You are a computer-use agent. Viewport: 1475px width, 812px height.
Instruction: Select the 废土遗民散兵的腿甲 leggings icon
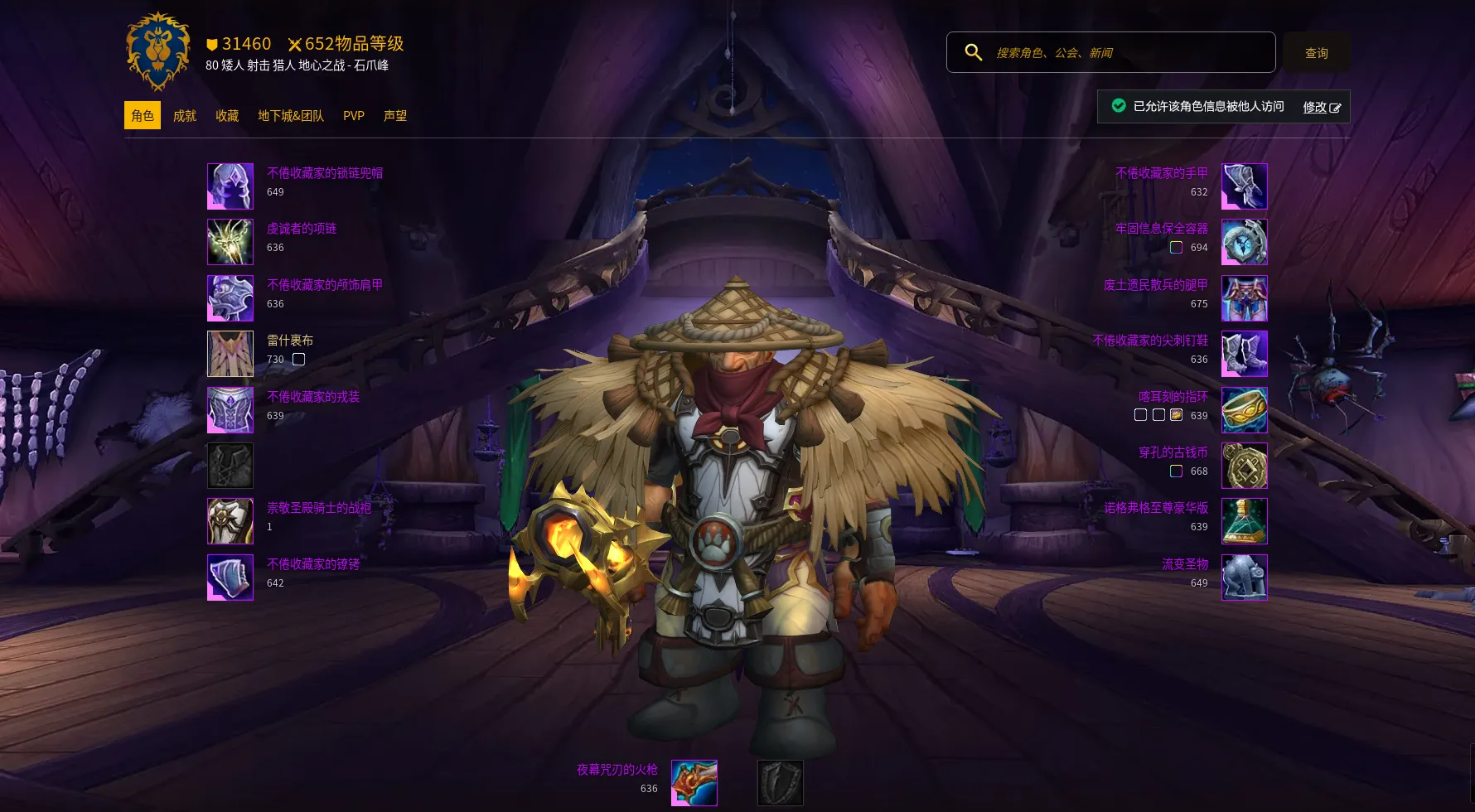[1244, 298]
